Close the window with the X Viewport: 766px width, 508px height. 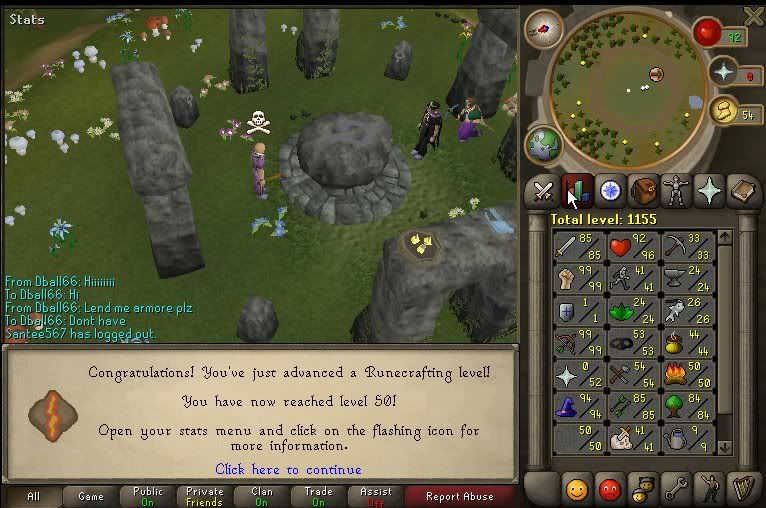(x=755, y=14)
